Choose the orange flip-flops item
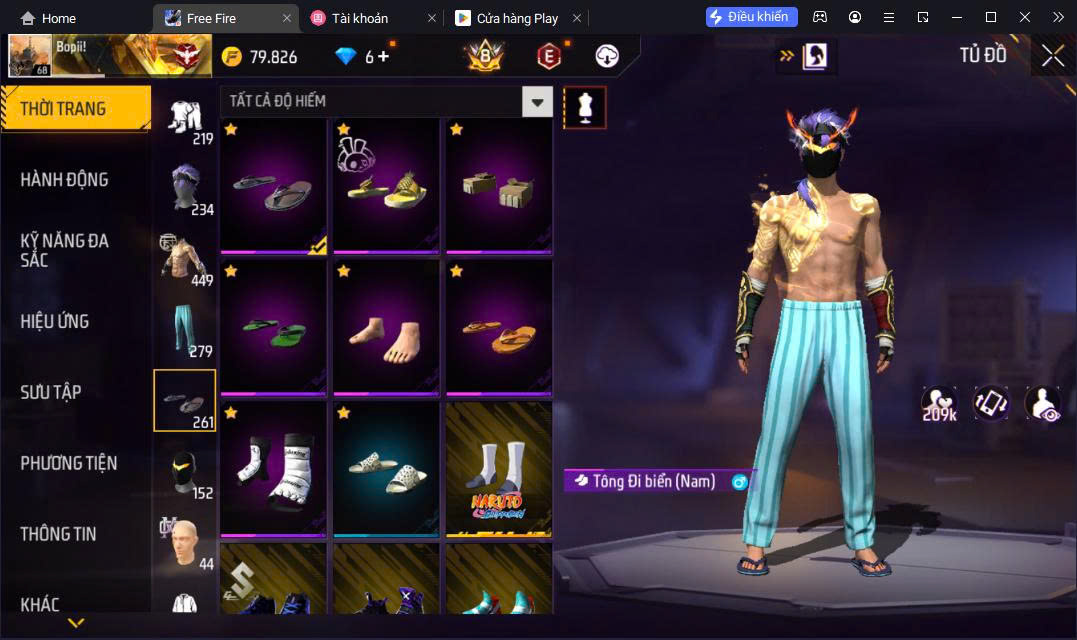 pyautogui.click(x=499, y=328)
